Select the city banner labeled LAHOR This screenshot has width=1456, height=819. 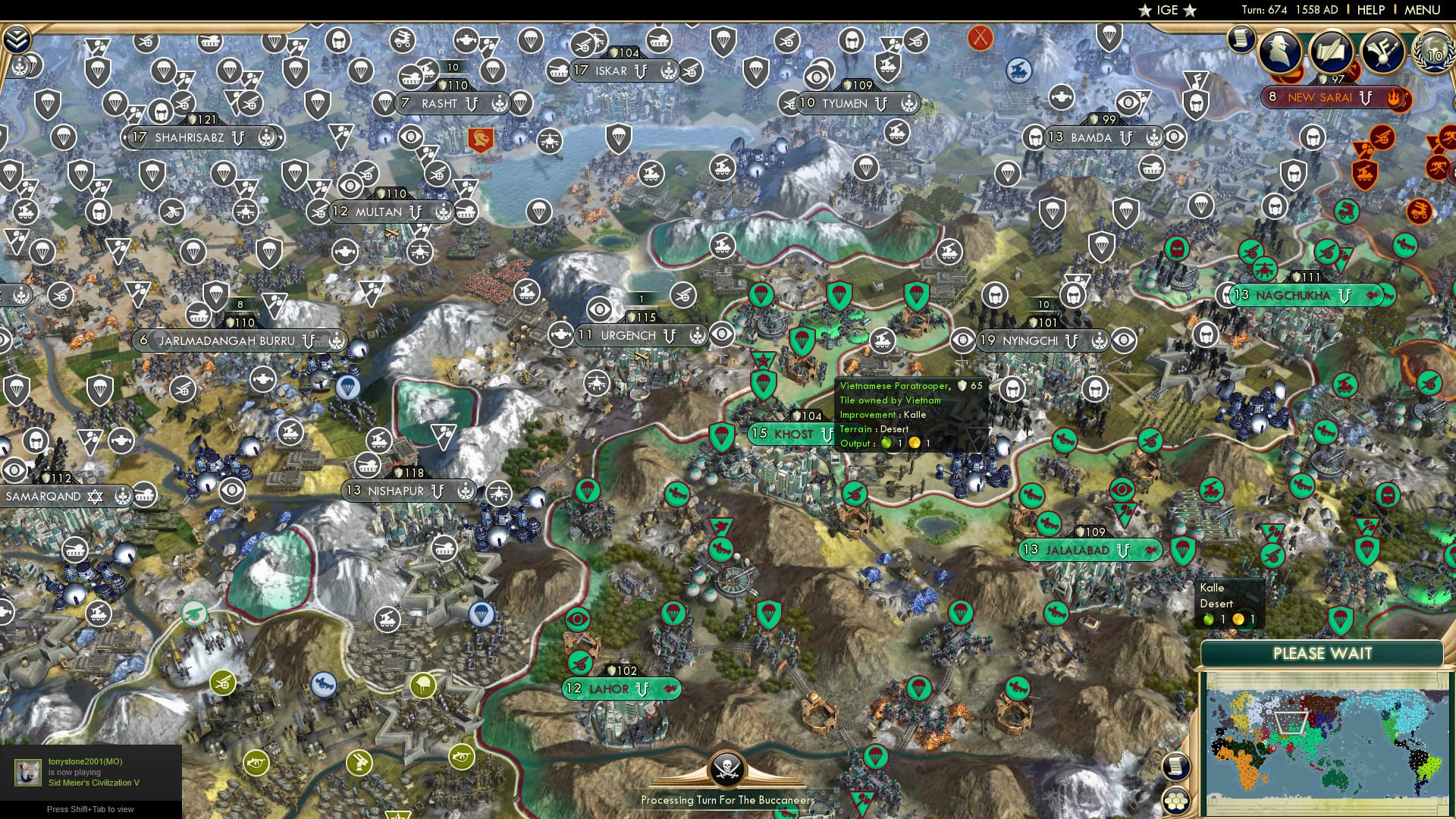(608, 689)
